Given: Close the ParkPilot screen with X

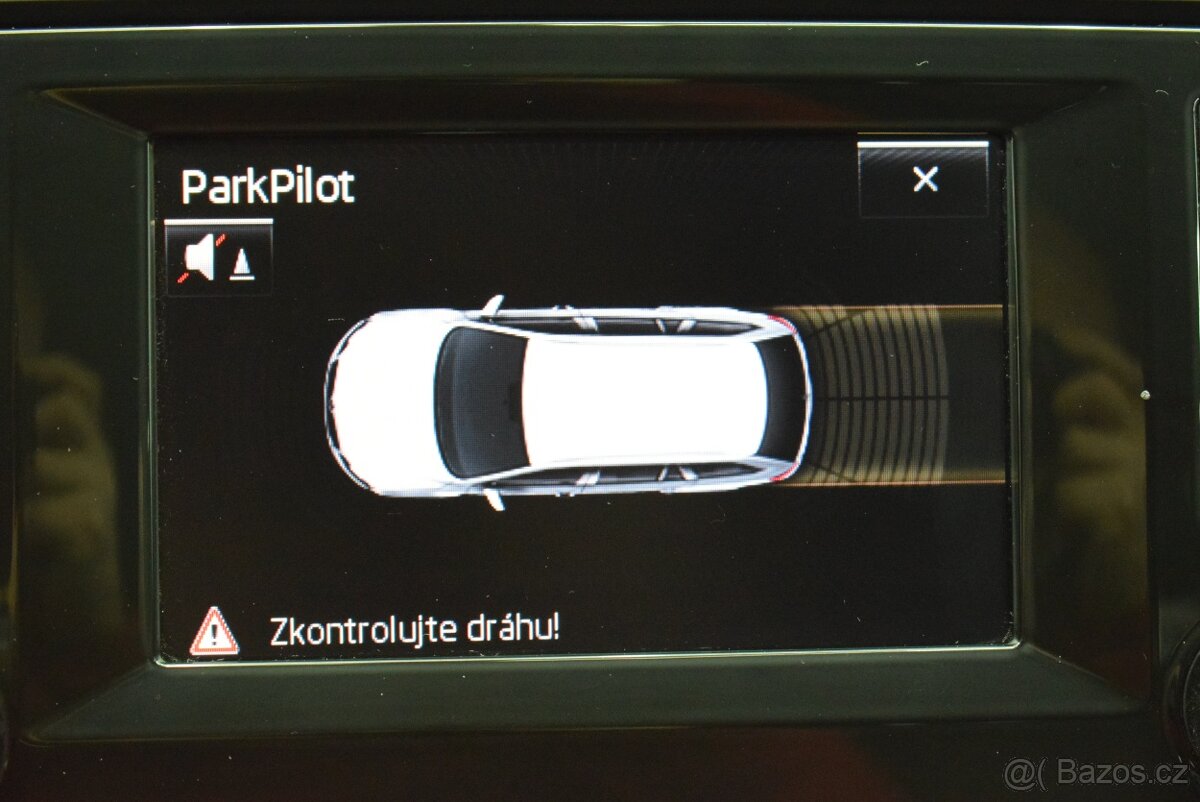Looking at the screenshot, I should 924,180.
